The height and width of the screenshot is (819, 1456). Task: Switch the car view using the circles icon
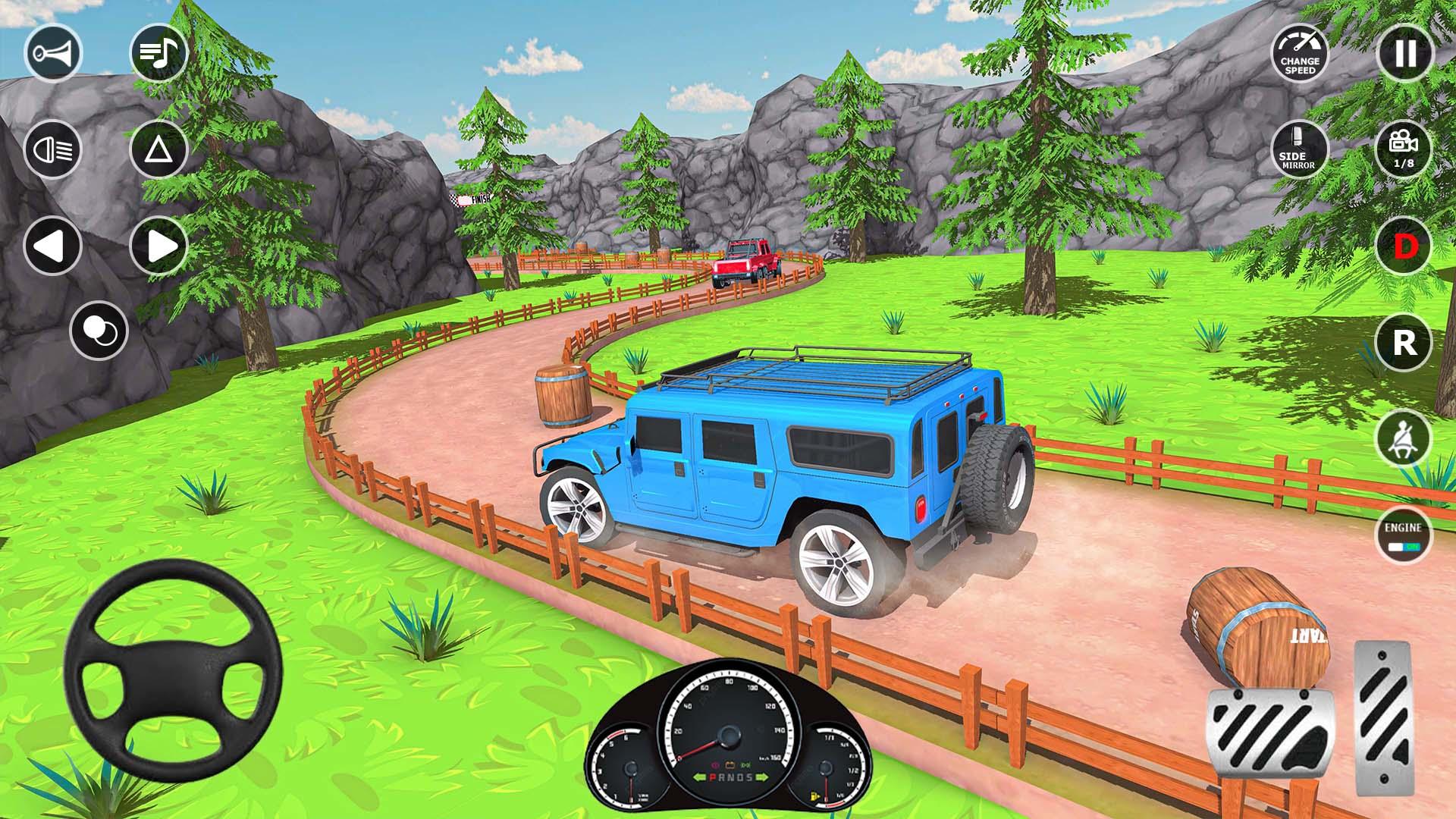tap(97, 328)
